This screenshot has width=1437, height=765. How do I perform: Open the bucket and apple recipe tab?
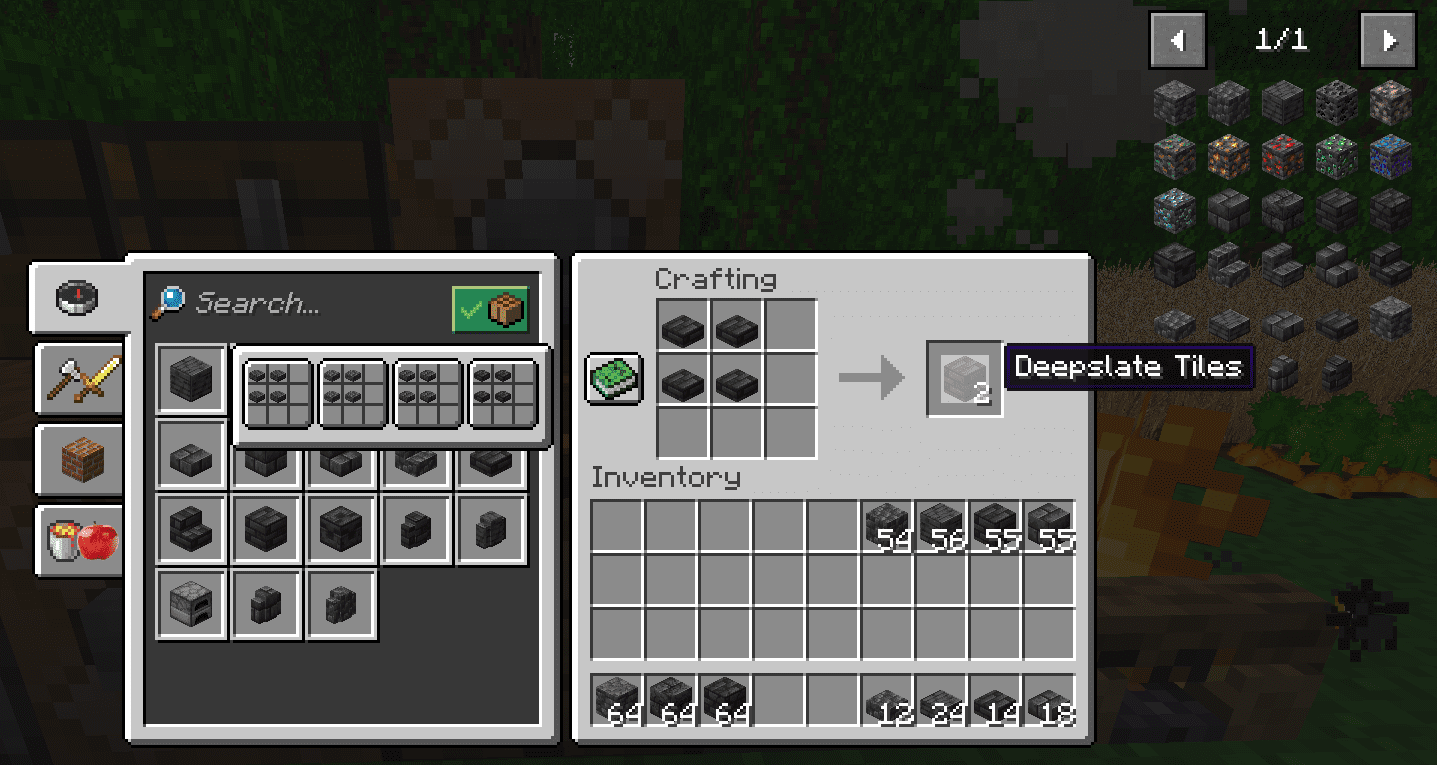pos(80,541)
